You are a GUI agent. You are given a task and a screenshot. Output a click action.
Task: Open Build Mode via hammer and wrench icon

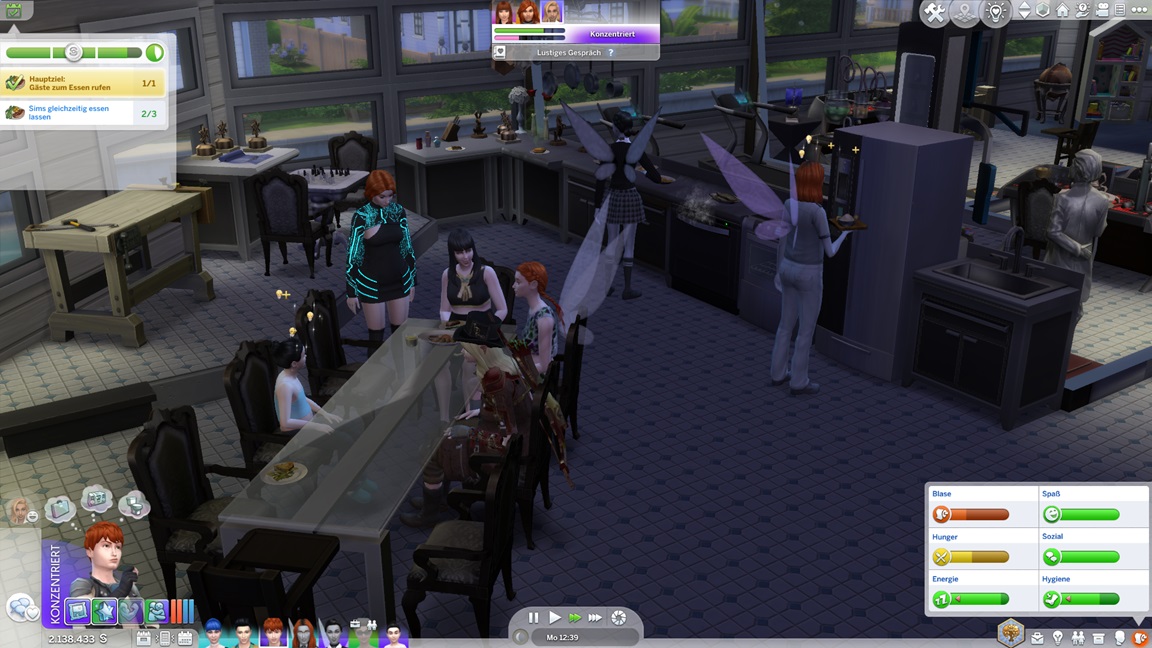(x=934, y=12)
